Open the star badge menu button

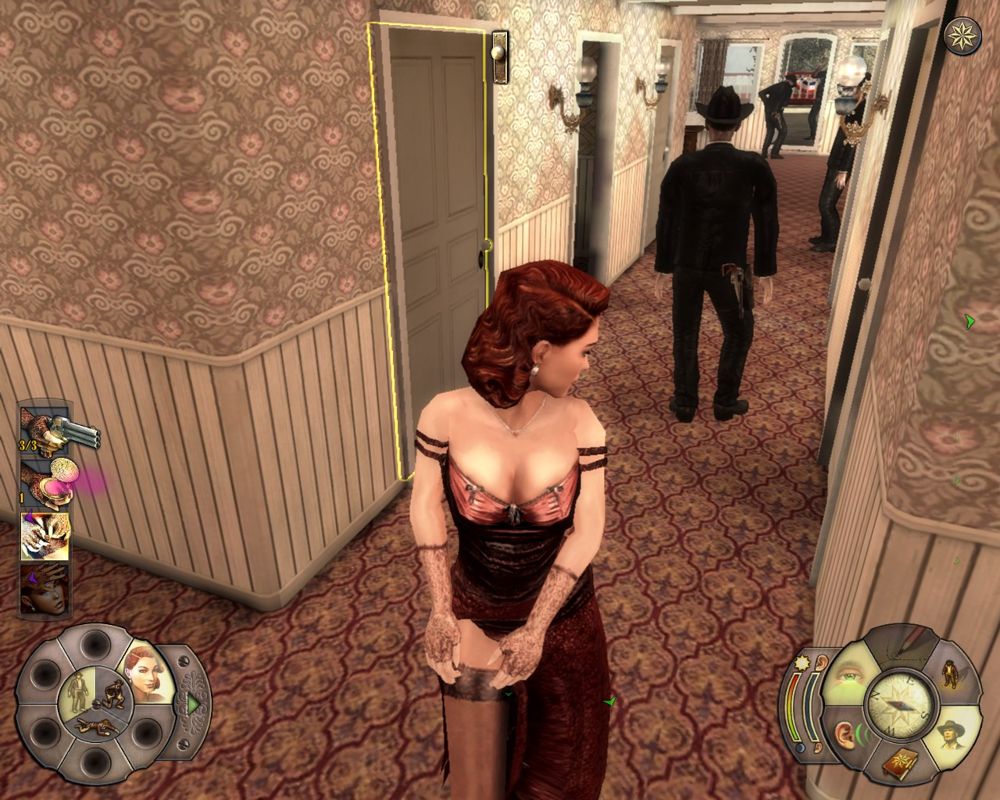962,36
